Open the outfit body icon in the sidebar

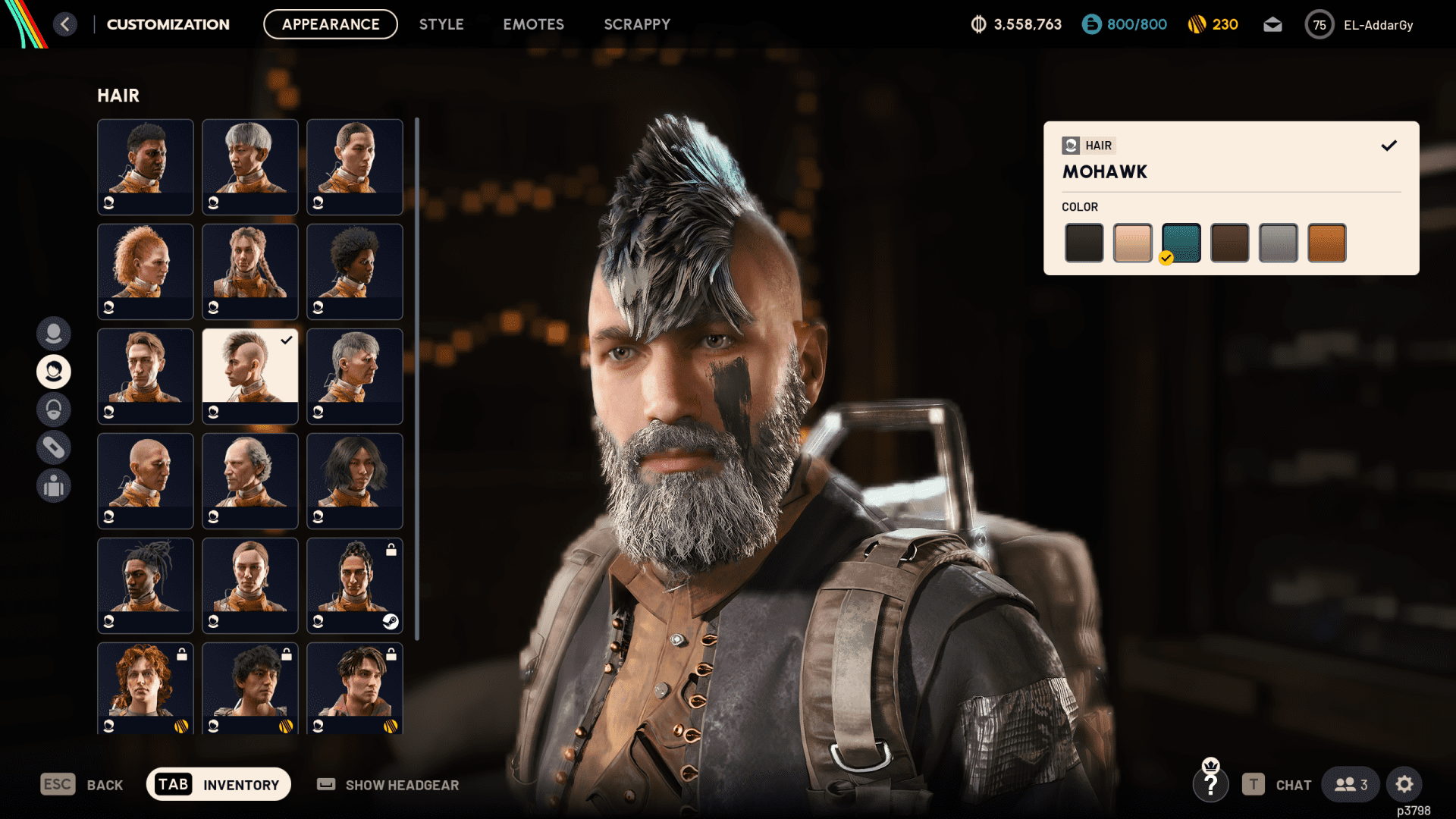pyautogui.click(x=54, y=485)
